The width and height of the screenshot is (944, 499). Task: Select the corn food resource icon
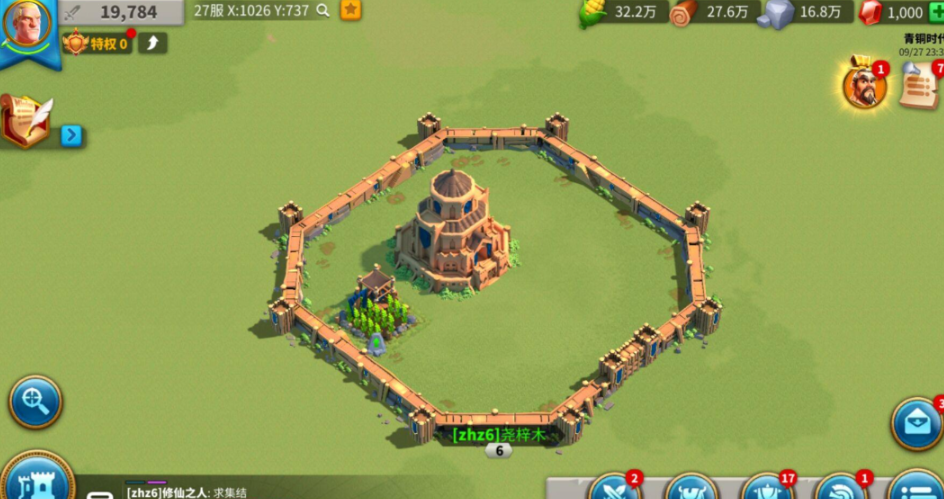pyautogui.click(x=594, y=13)
